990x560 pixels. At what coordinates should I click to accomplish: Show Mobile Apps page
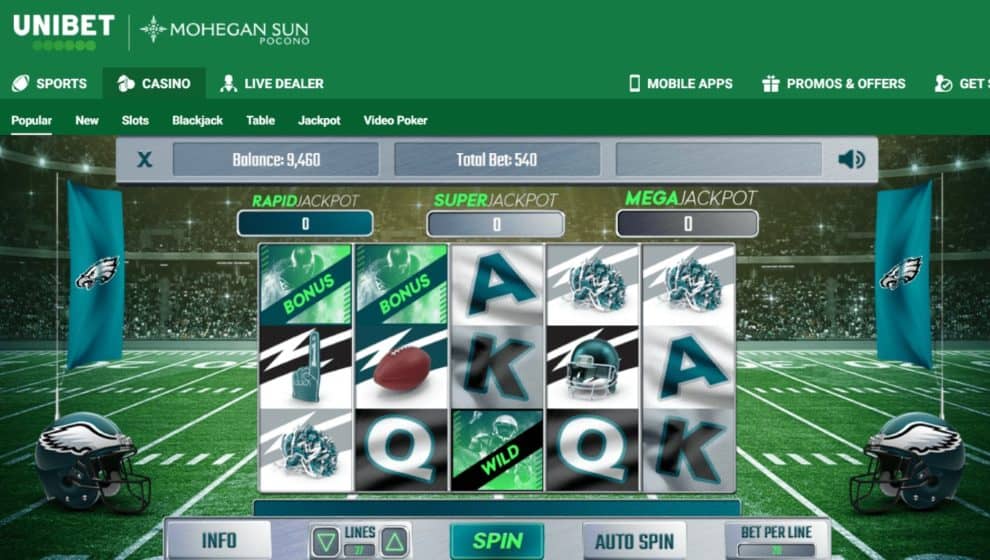(680, 83)
